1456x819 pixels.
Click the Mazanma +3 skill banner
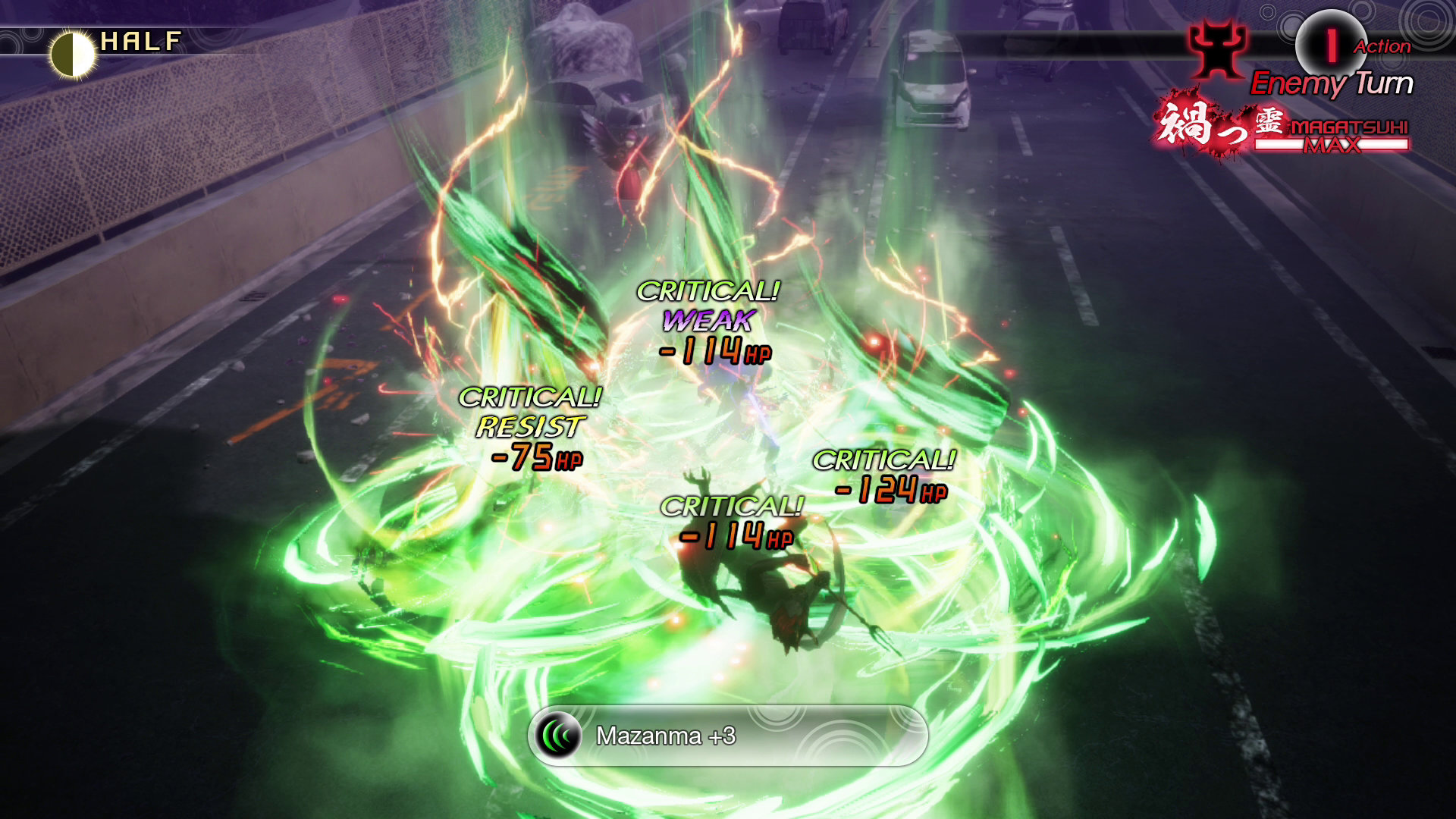tap(728, 736)
